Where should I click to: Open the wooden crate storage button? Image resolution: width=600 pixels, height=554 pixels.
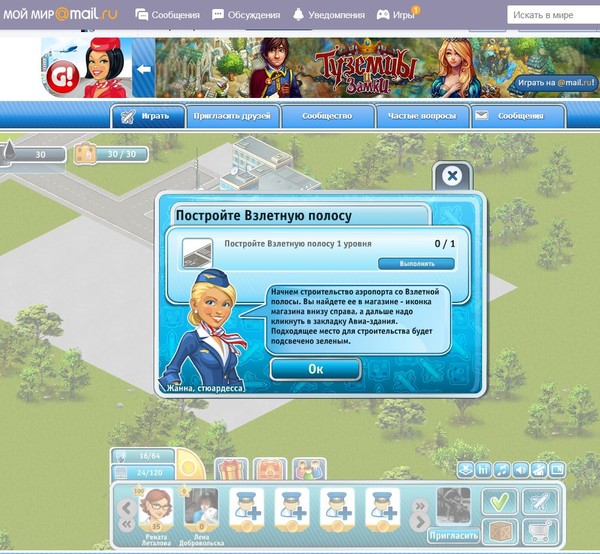[x=499, y=531]
